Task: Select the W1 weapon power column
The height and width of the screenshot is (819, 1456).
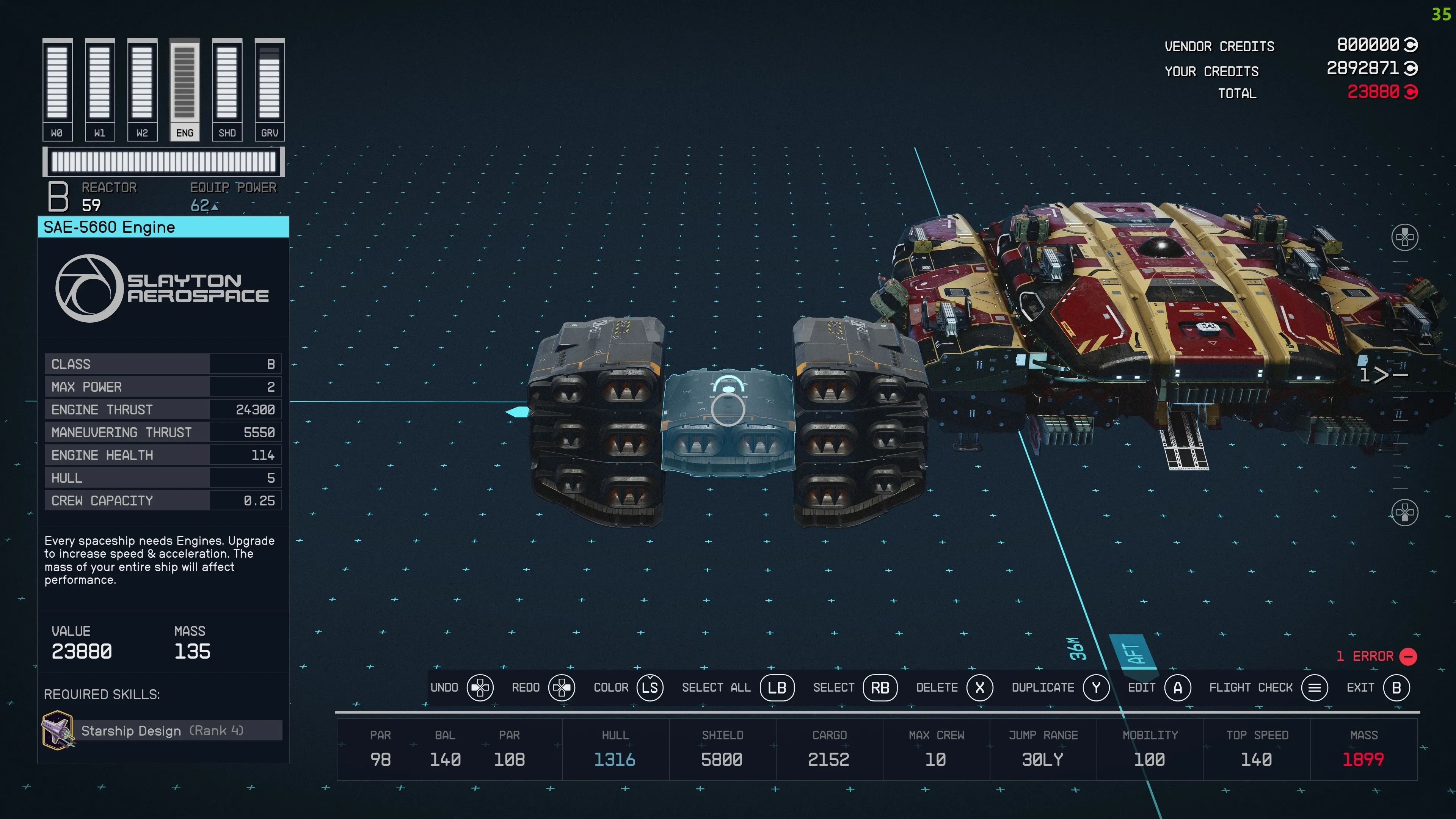Action: pos(99,89)
